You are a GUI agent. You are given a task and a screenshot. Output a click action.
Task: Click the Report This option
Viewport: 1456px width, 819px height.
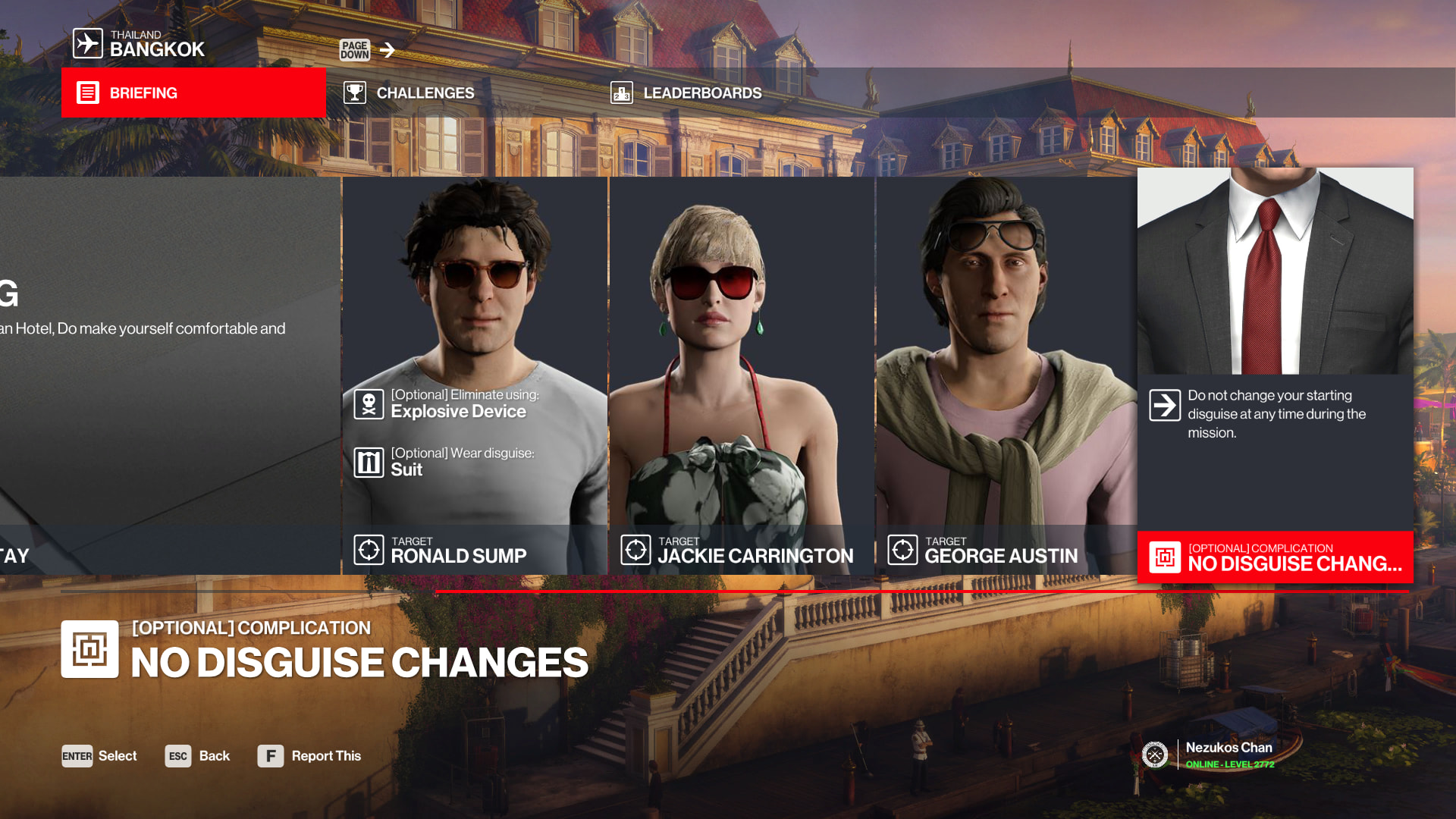point(309,756)
